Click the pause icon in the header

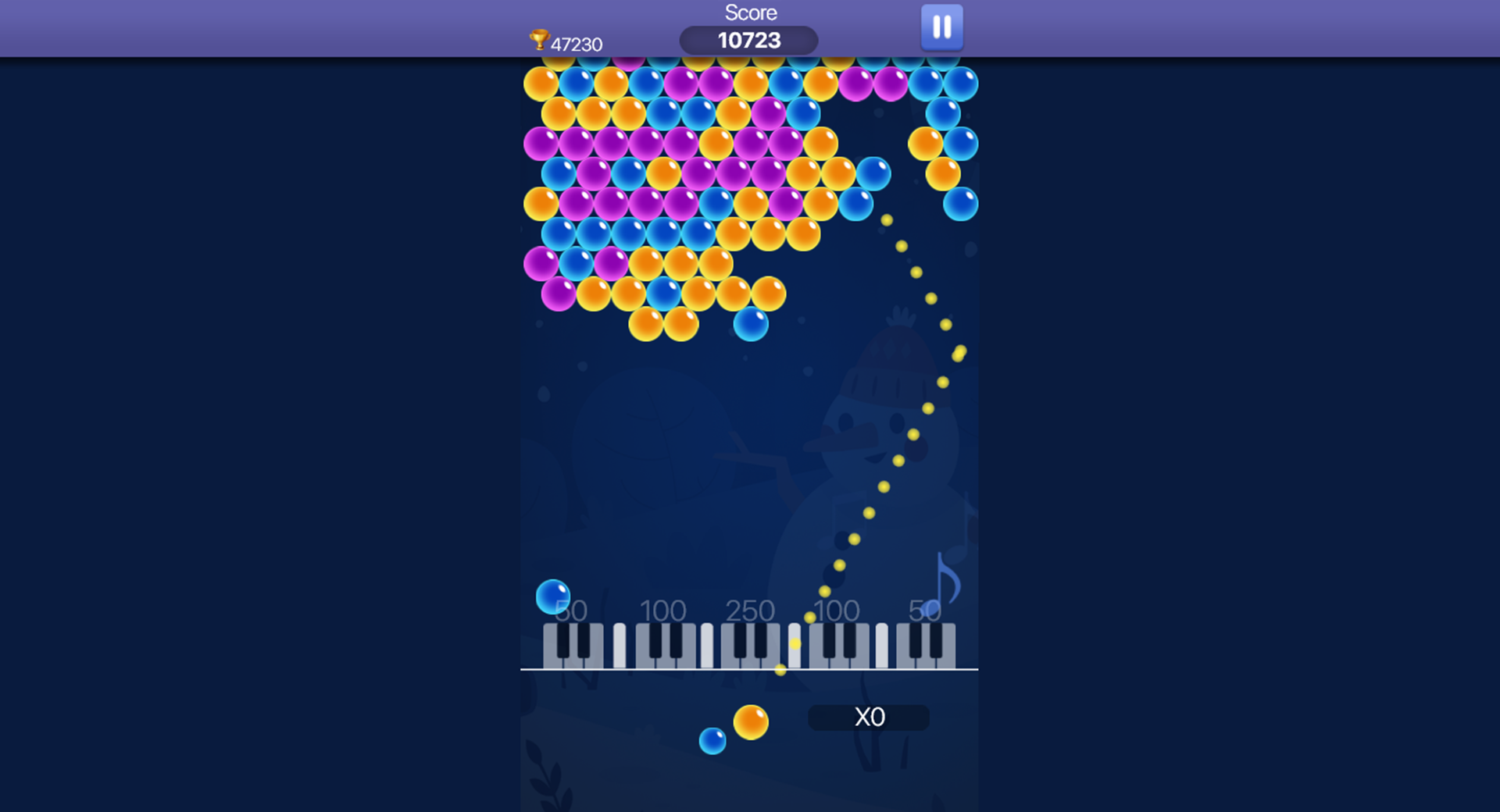tap(941, 27)
